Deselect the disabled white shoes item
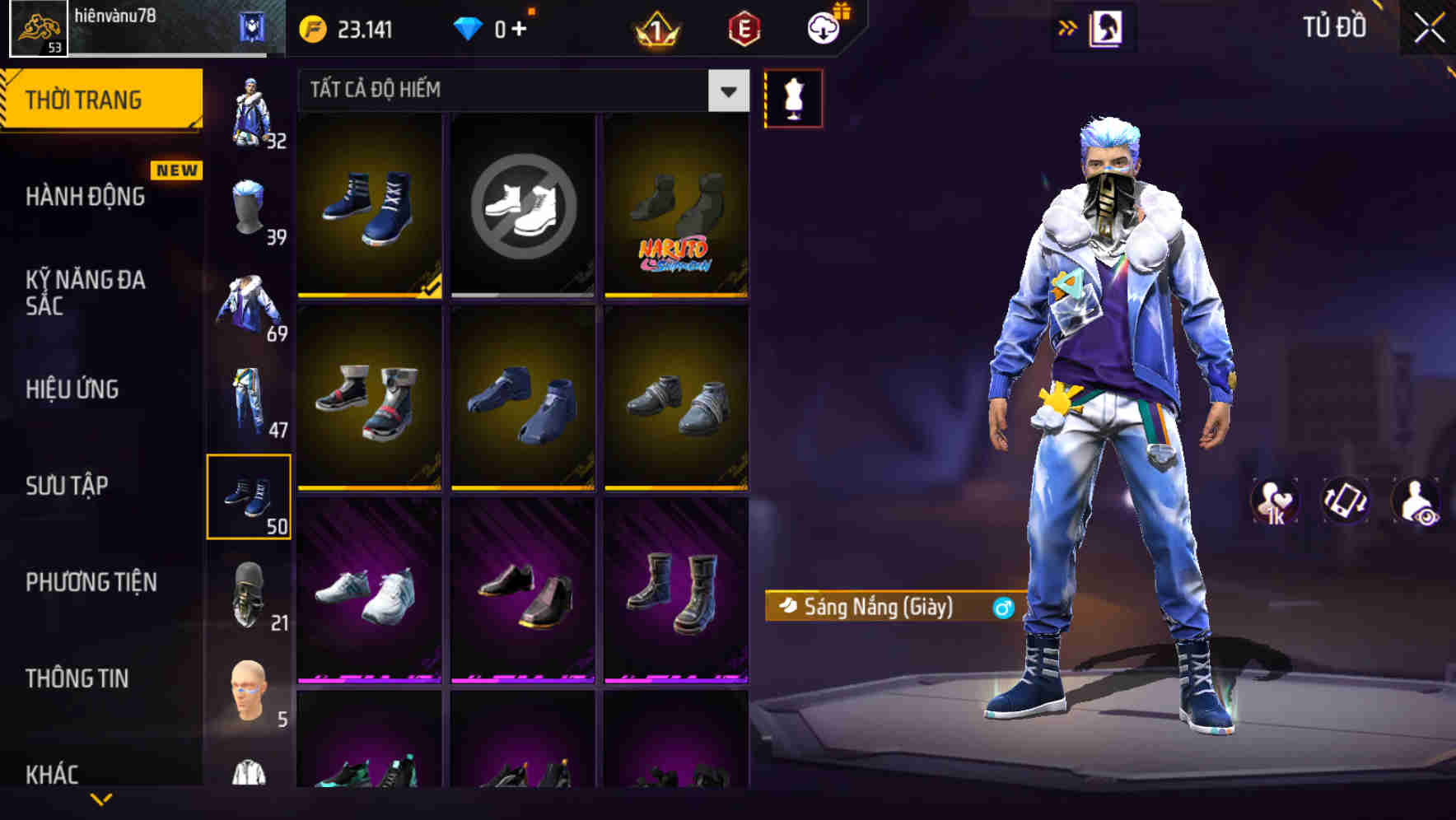The image size is (1456, 820). tap(523, 204)
